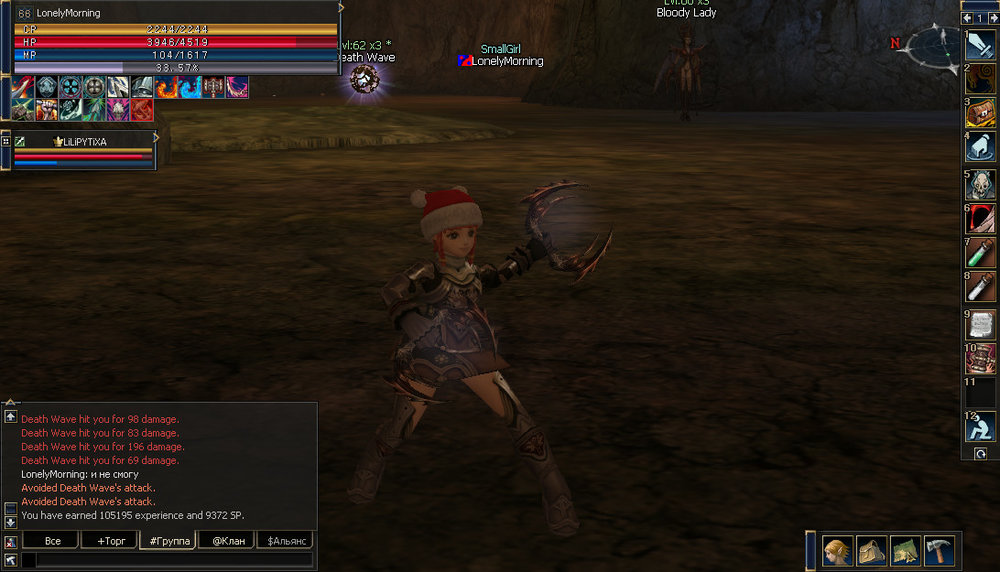Jump chat log down with the bottom arrow button
The image size is (1000, 572).
pos(10,522)
